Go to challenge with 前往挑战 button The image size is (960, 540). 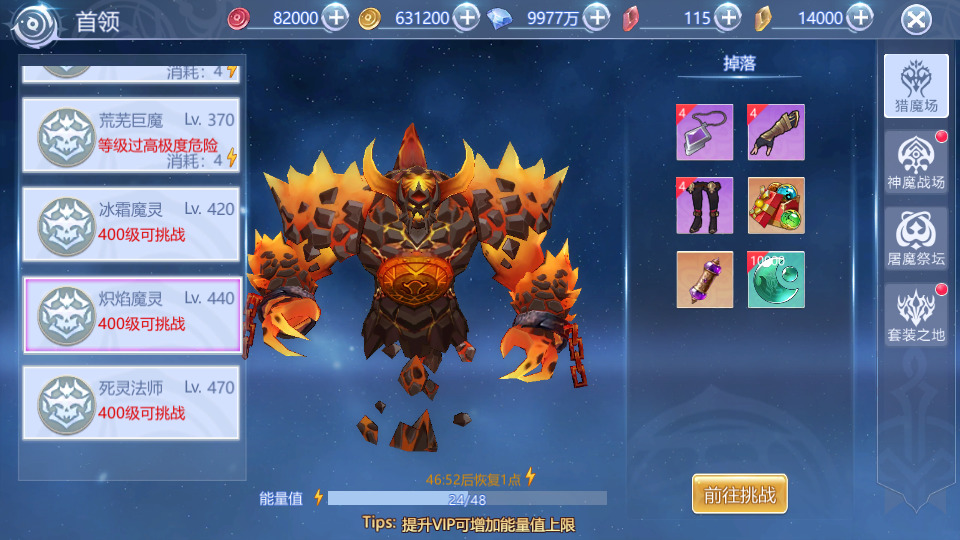pos(740,494)
